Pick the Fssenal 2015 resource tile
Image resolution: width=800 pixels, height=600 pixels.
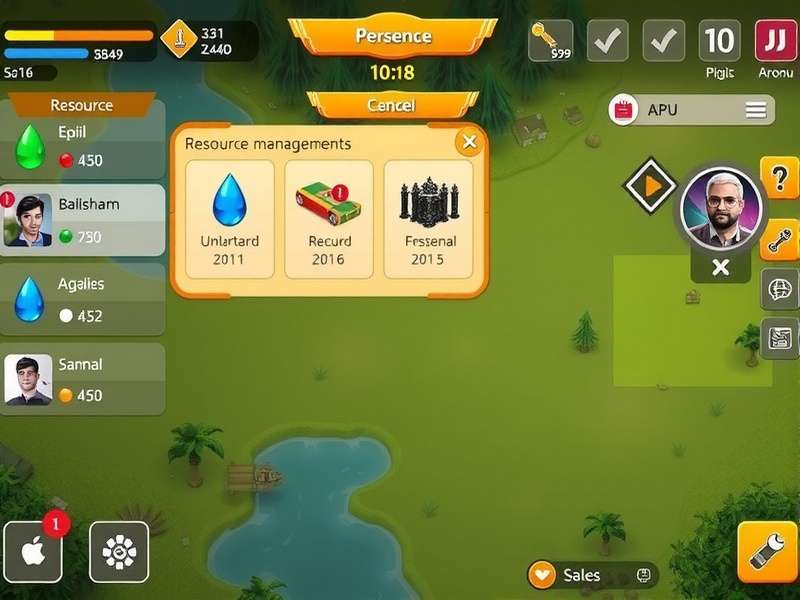click(428, 219)
